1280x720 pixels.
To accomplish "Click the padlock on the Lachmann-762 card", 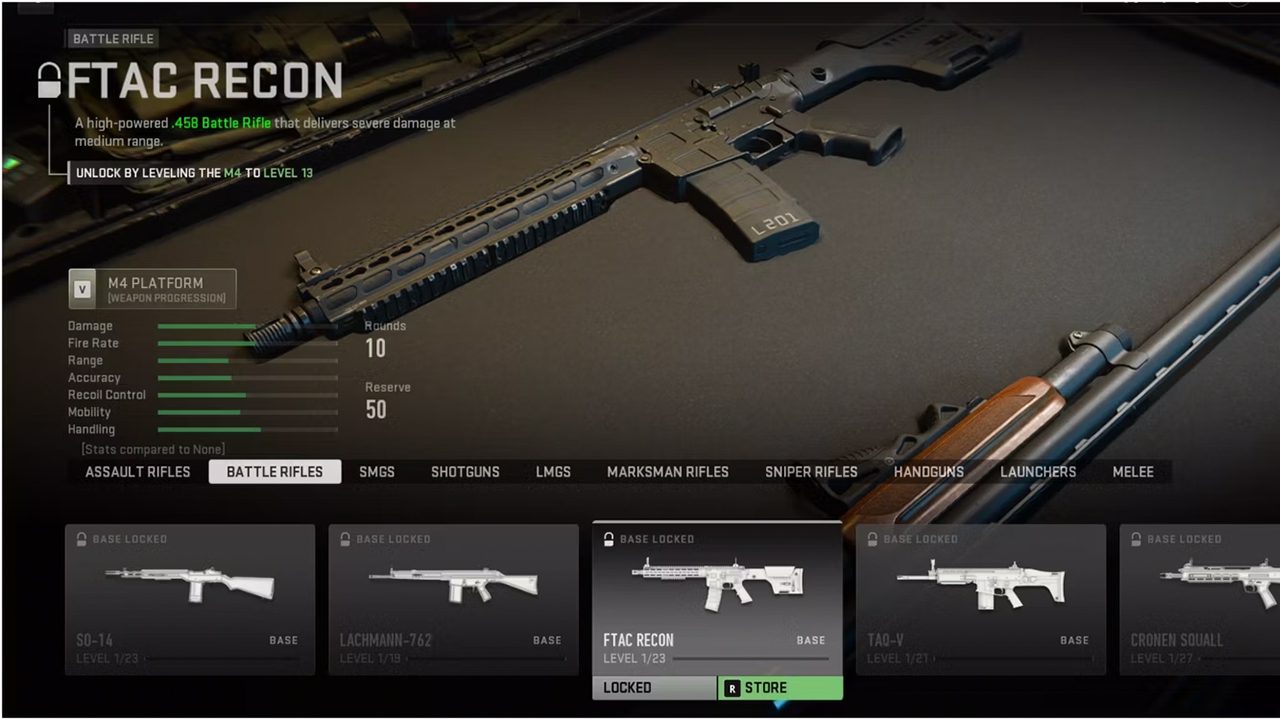I will [x=346, y=539].
